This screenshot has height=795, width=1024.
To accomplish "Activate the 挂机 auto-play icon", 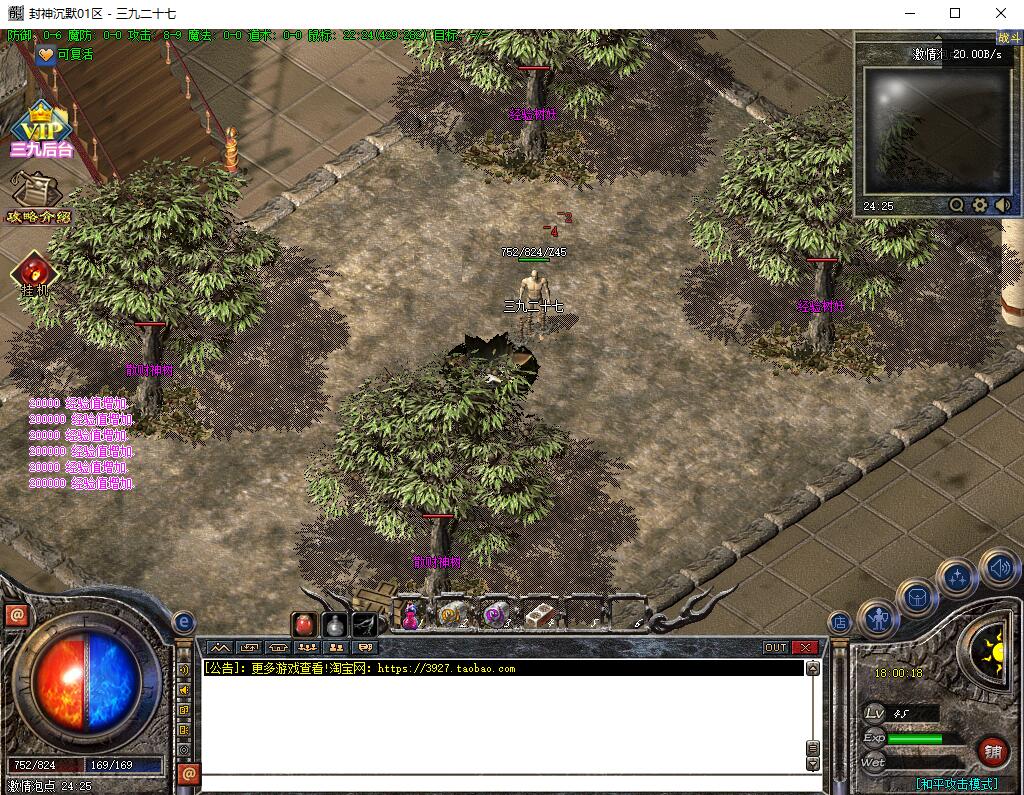I will [x=34, y=272].
